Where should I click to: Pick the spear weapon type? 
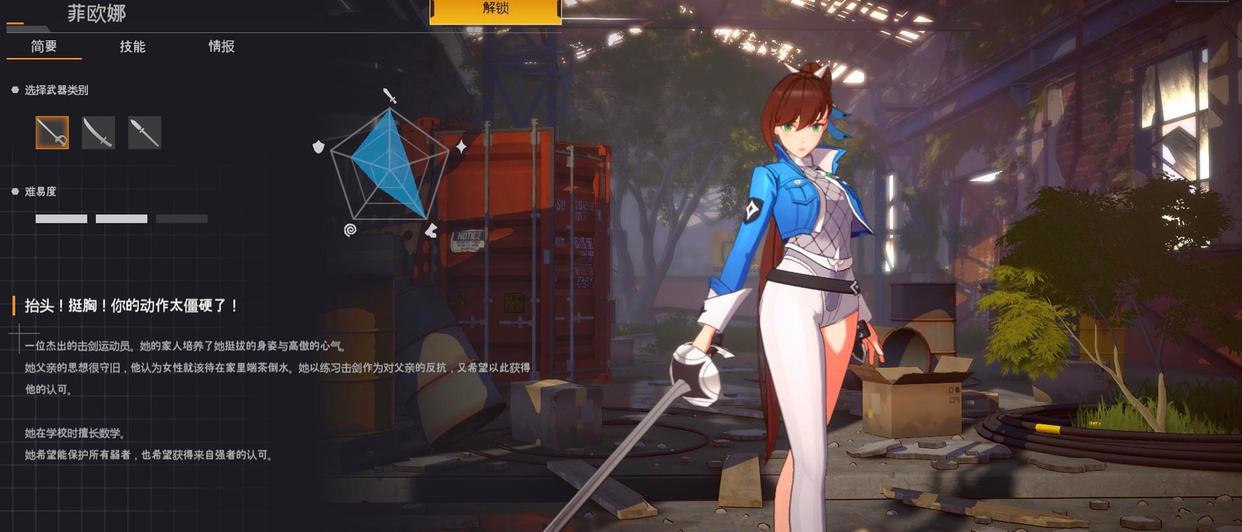(144, 132)
